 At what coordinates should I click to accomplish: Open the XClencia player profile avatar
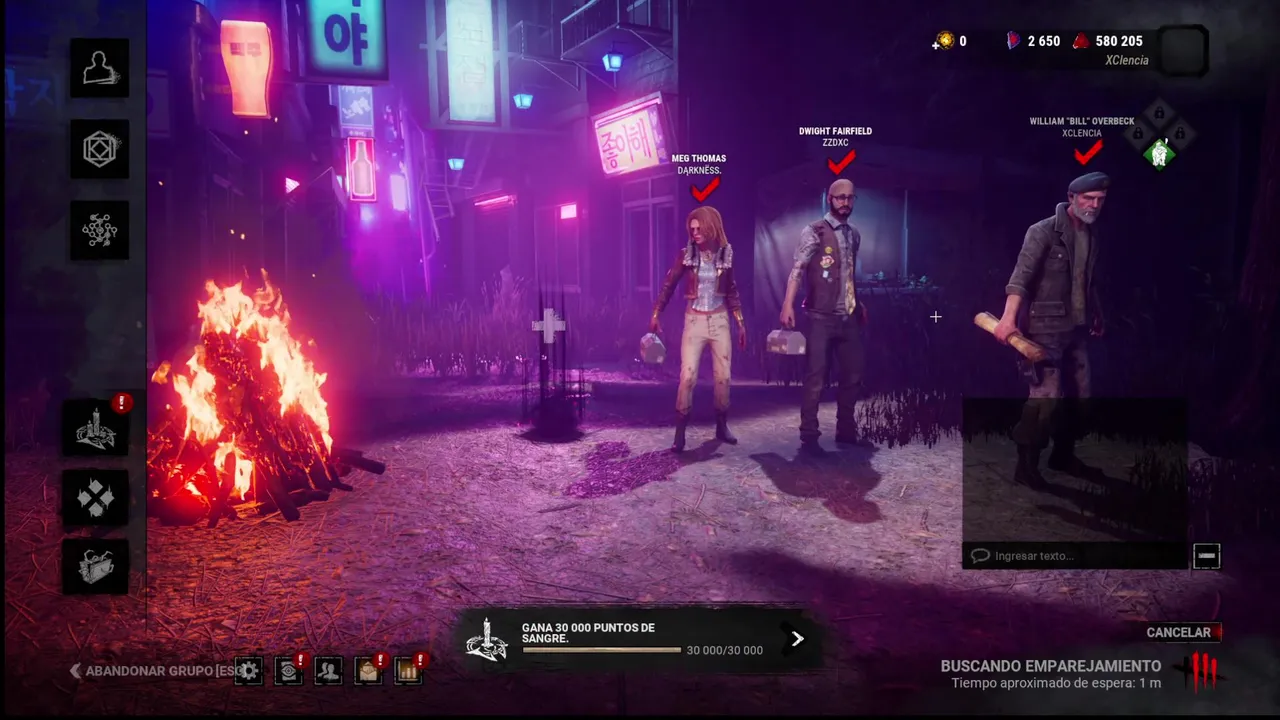tap(1184, 50)
